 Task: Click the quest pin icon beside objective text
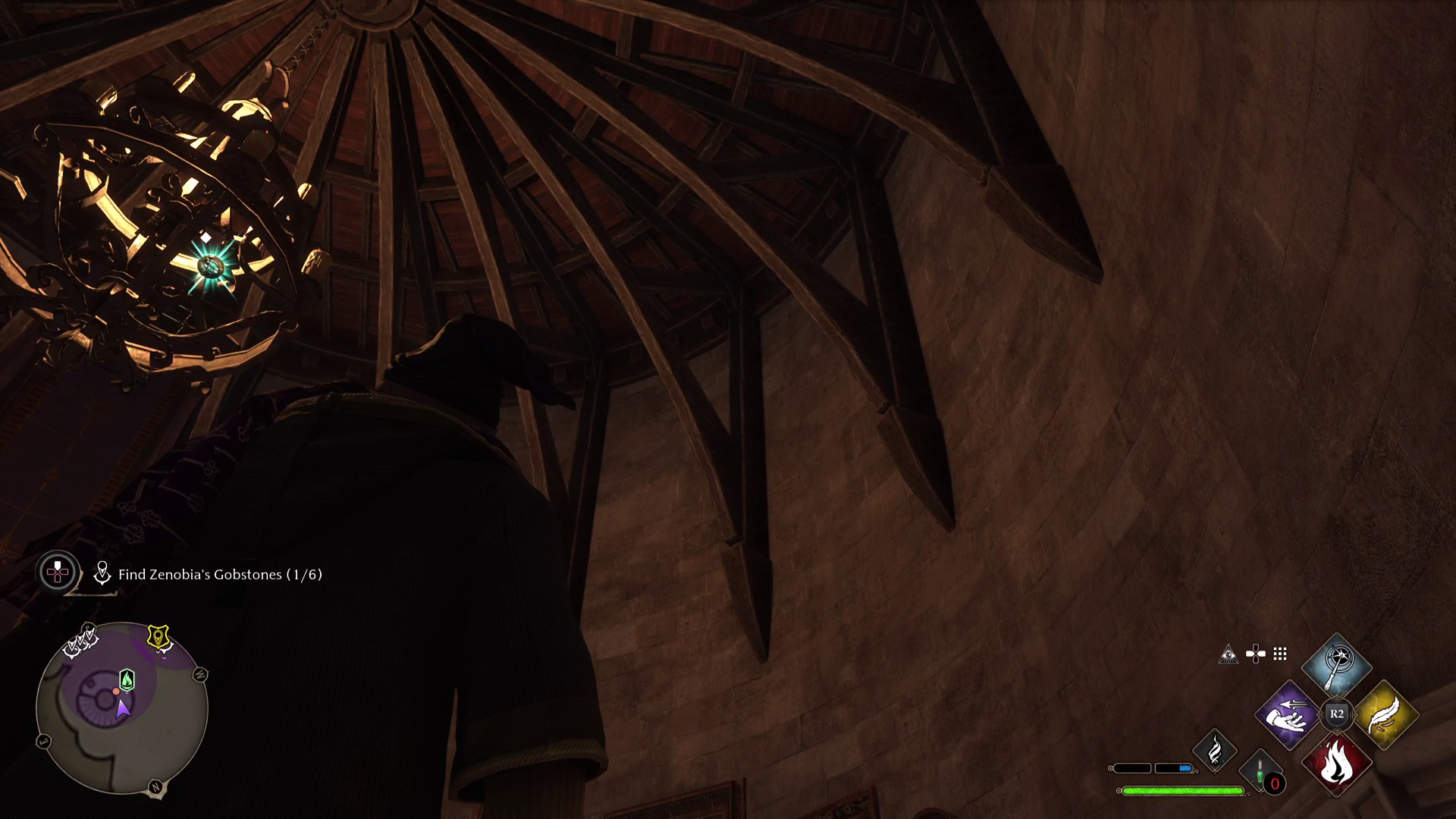click(x=103, y=574)
